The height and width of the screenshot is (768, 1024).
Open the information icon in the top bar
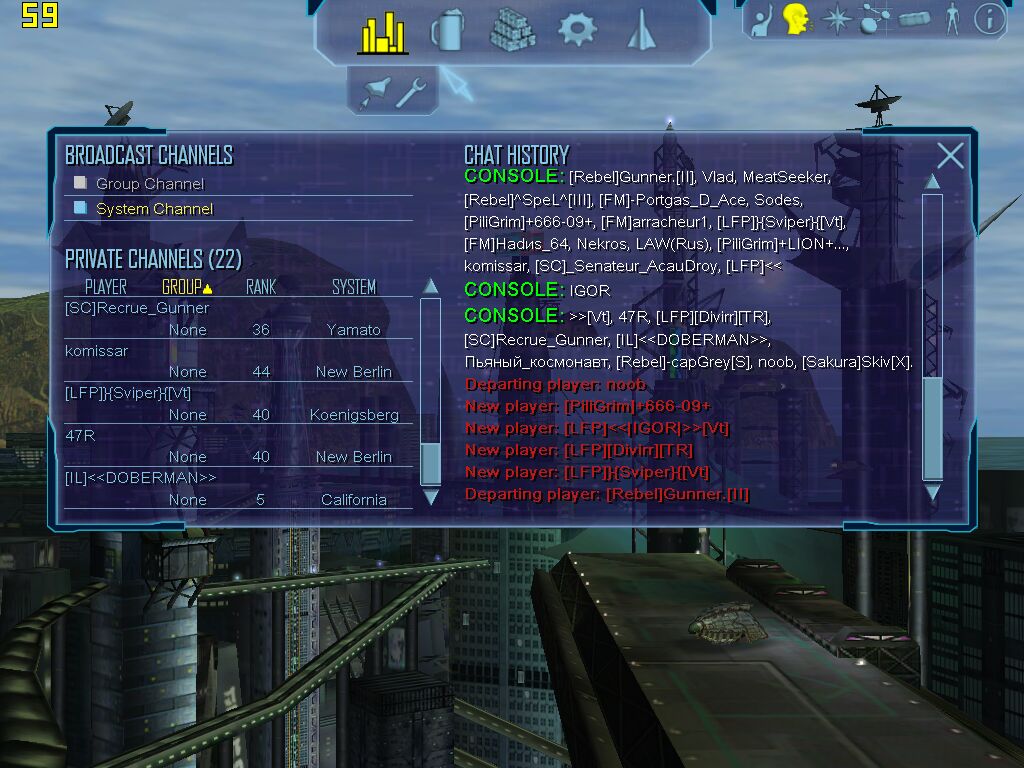(989, 18)
